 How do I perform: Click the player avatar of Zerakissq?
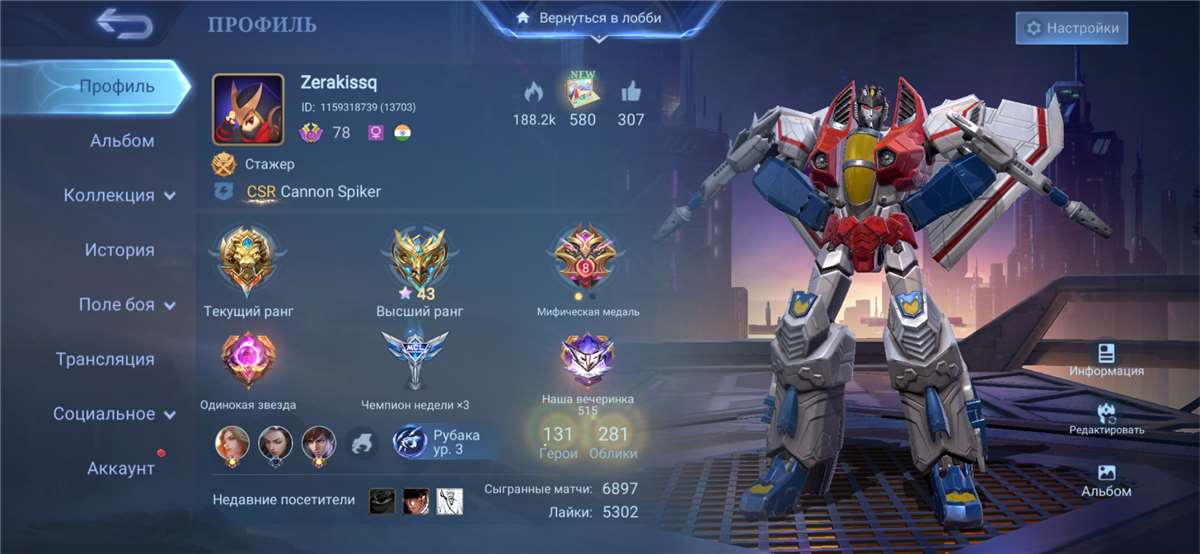[248, 109]
